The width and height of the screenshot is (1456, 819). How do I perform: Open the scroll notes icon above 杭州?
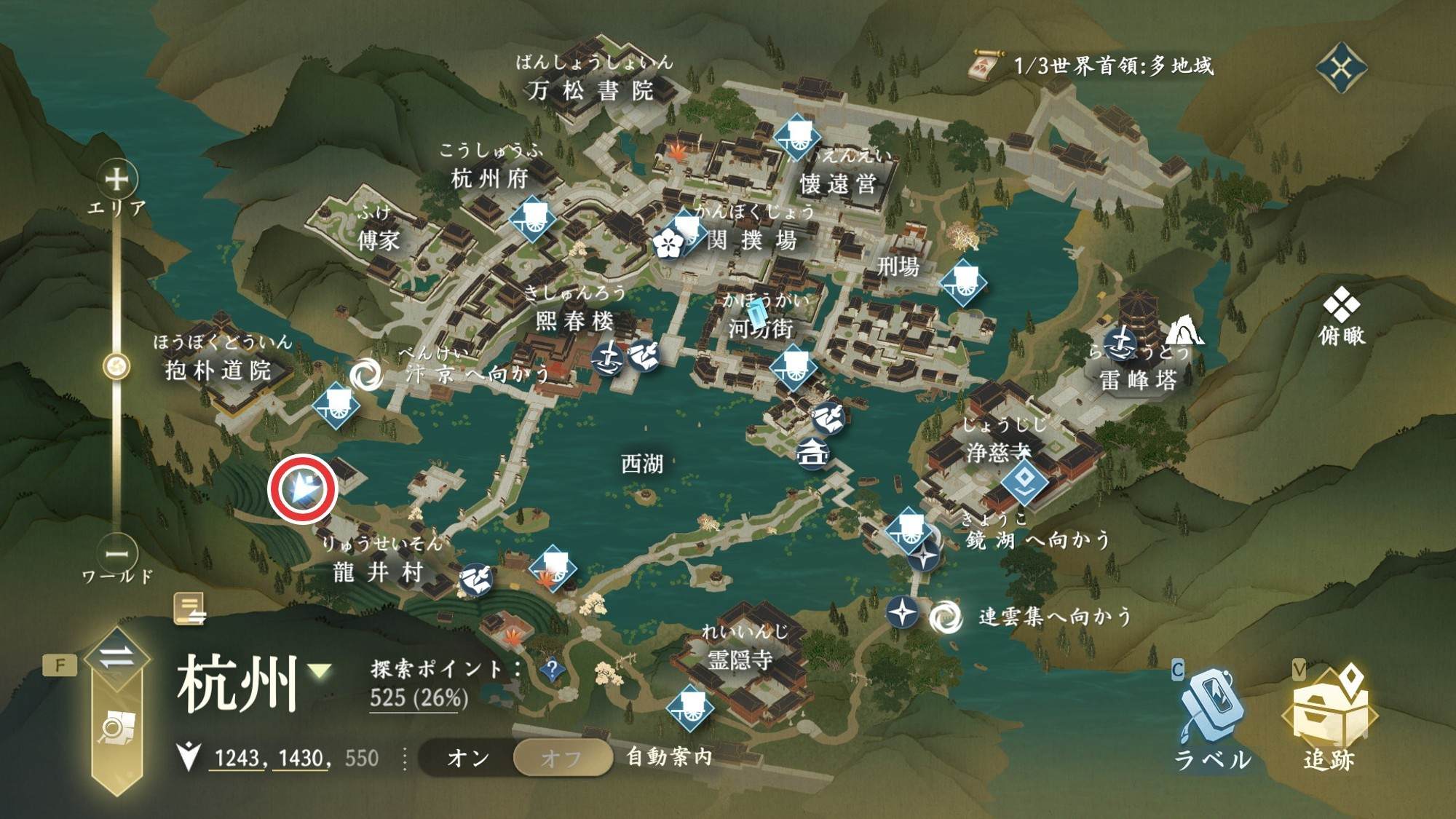[x=189, y=609]
